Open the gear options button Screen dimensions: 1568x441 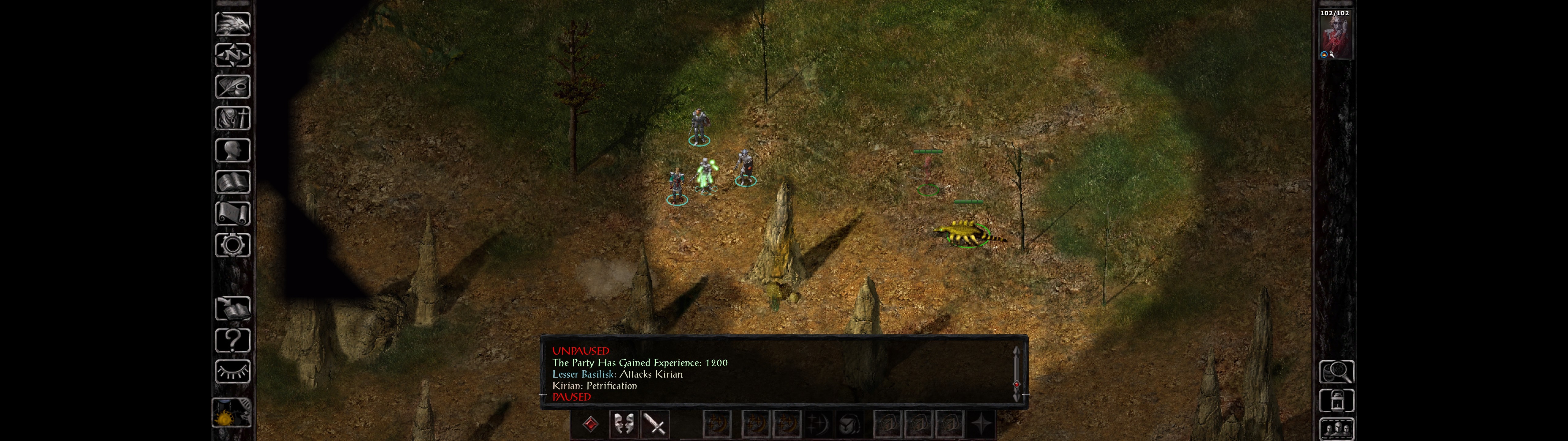(232, 245)
